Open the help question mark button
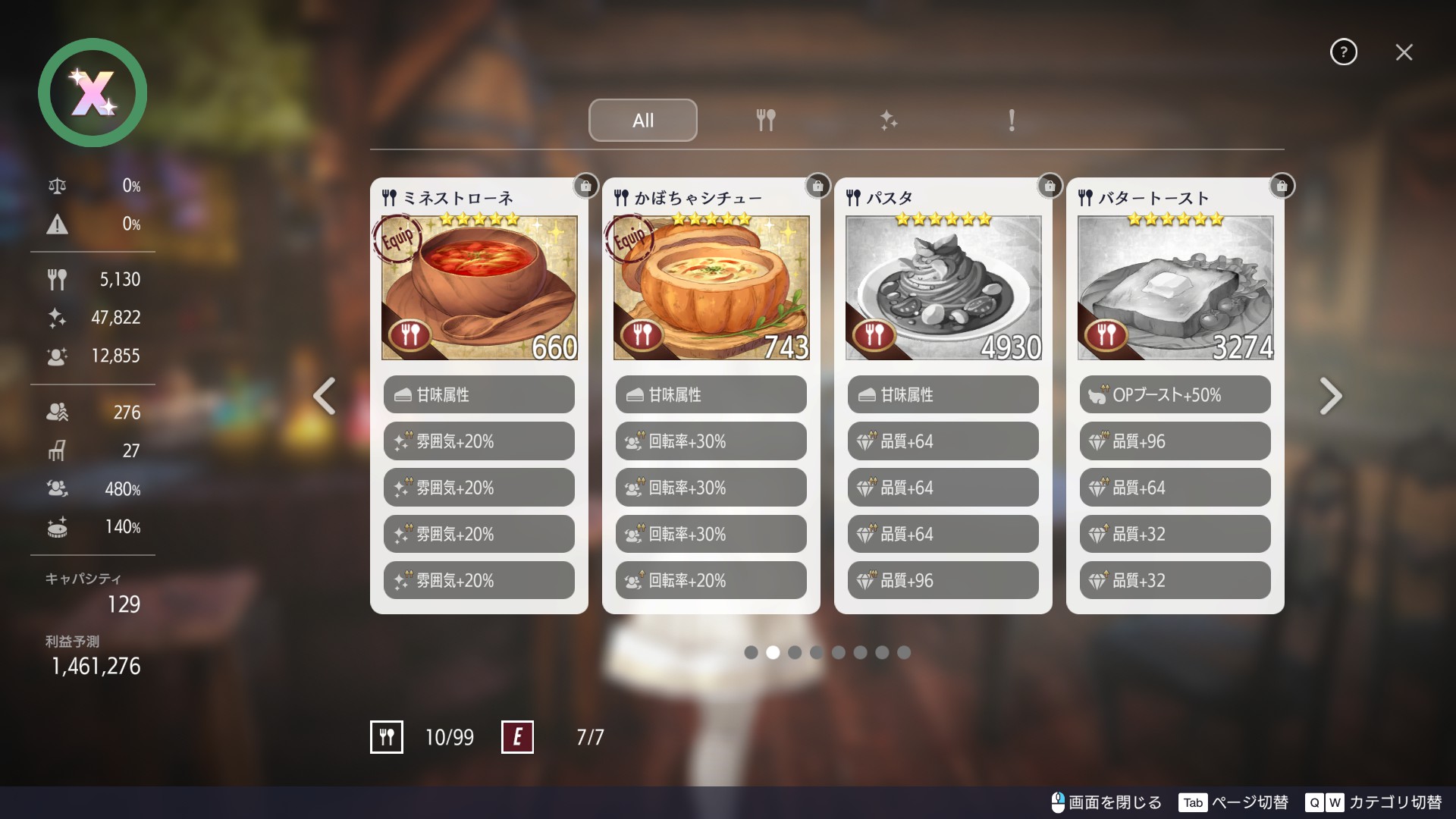 1343,52
